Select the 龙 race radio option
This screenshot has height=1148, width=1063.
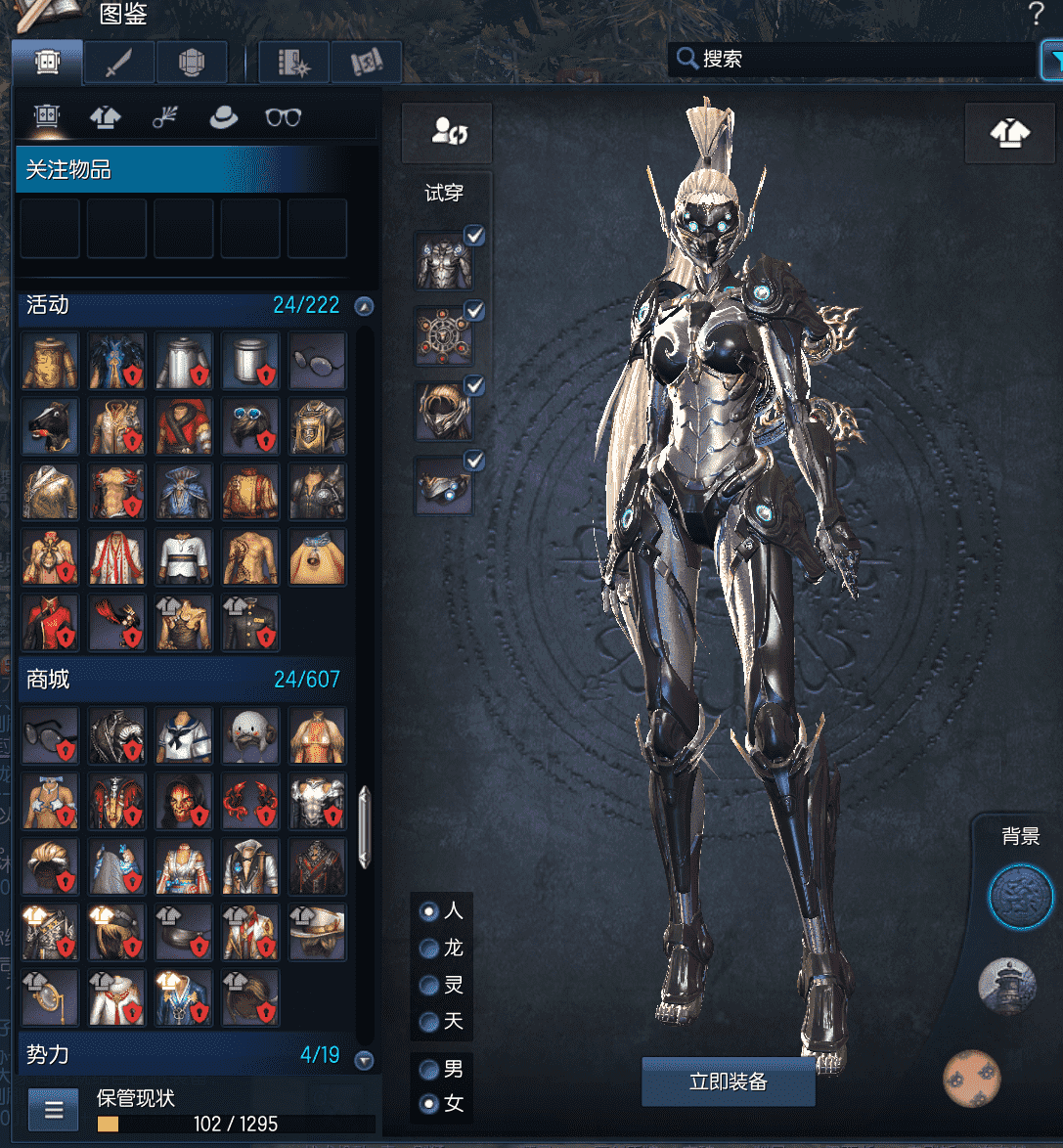point(428,948)
